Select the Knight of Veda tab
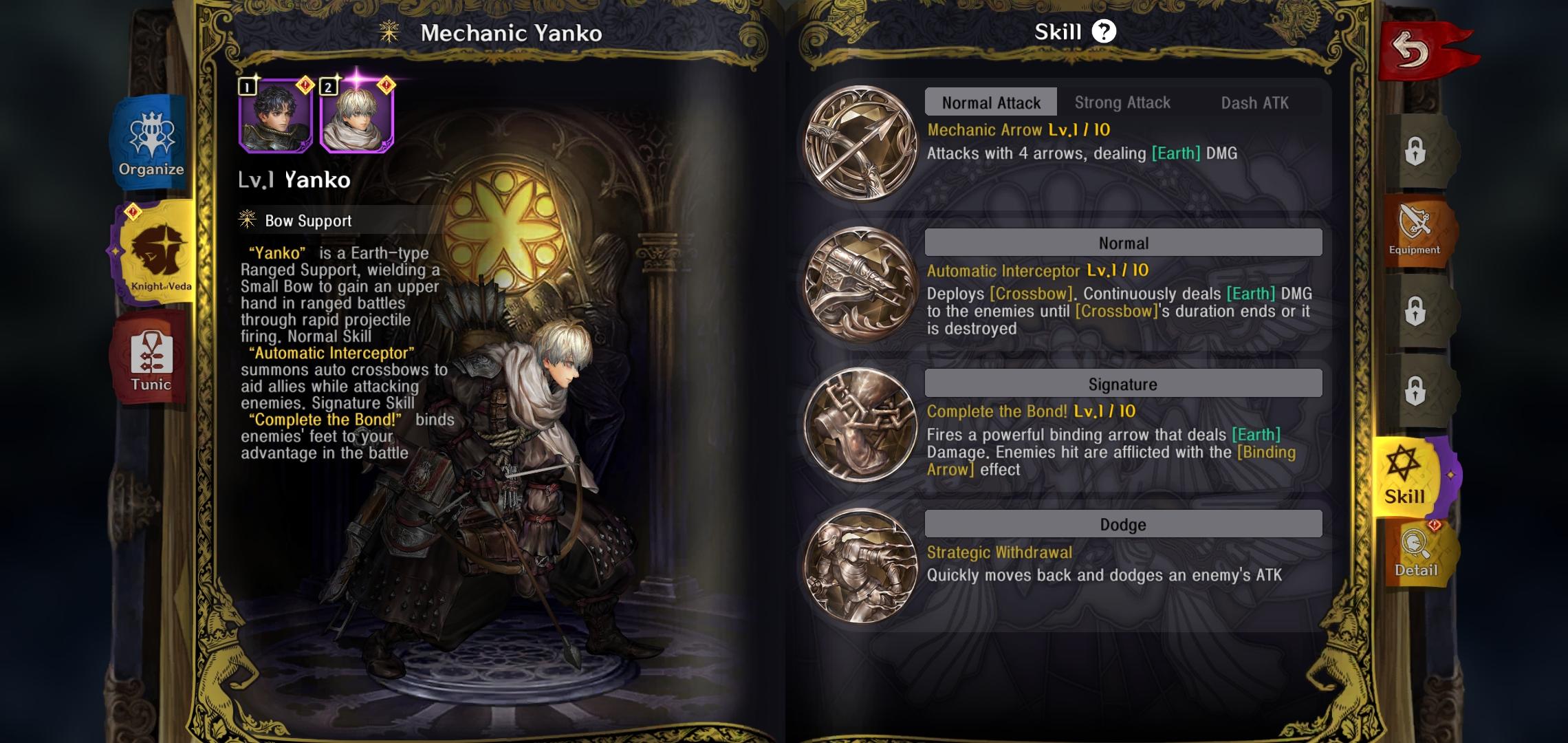Viewport: 1568px width, 743px height. tap(157, 252)
